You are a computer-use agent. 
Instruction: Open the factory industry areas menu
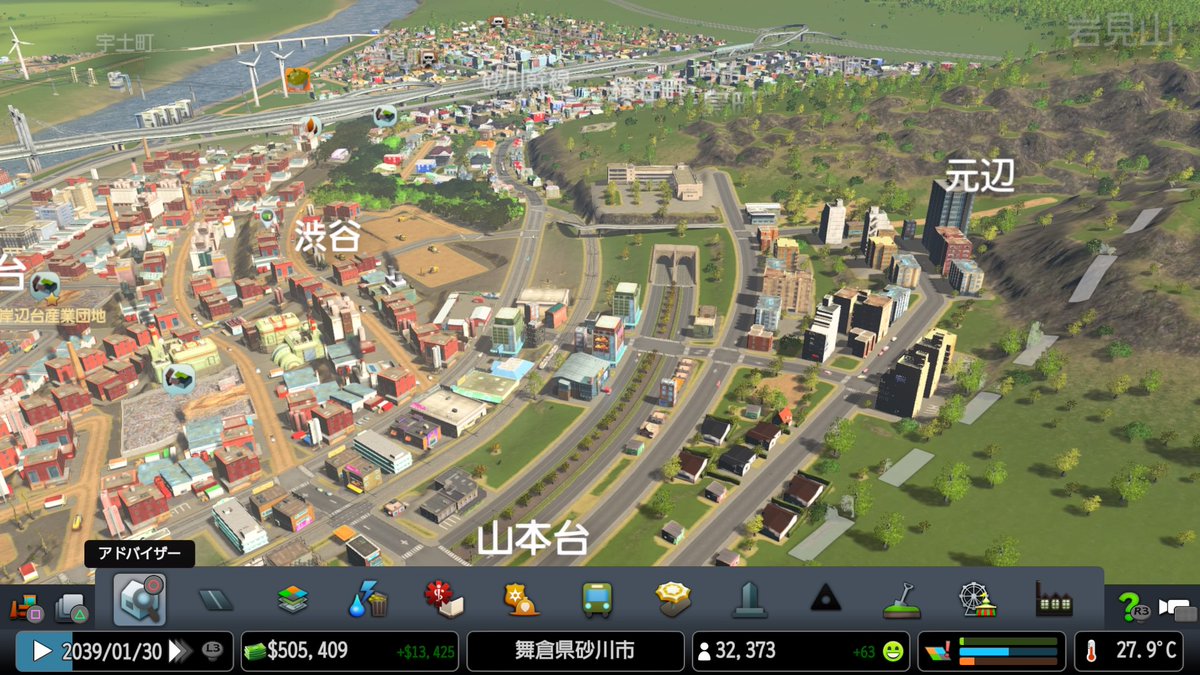point(1054,600)
